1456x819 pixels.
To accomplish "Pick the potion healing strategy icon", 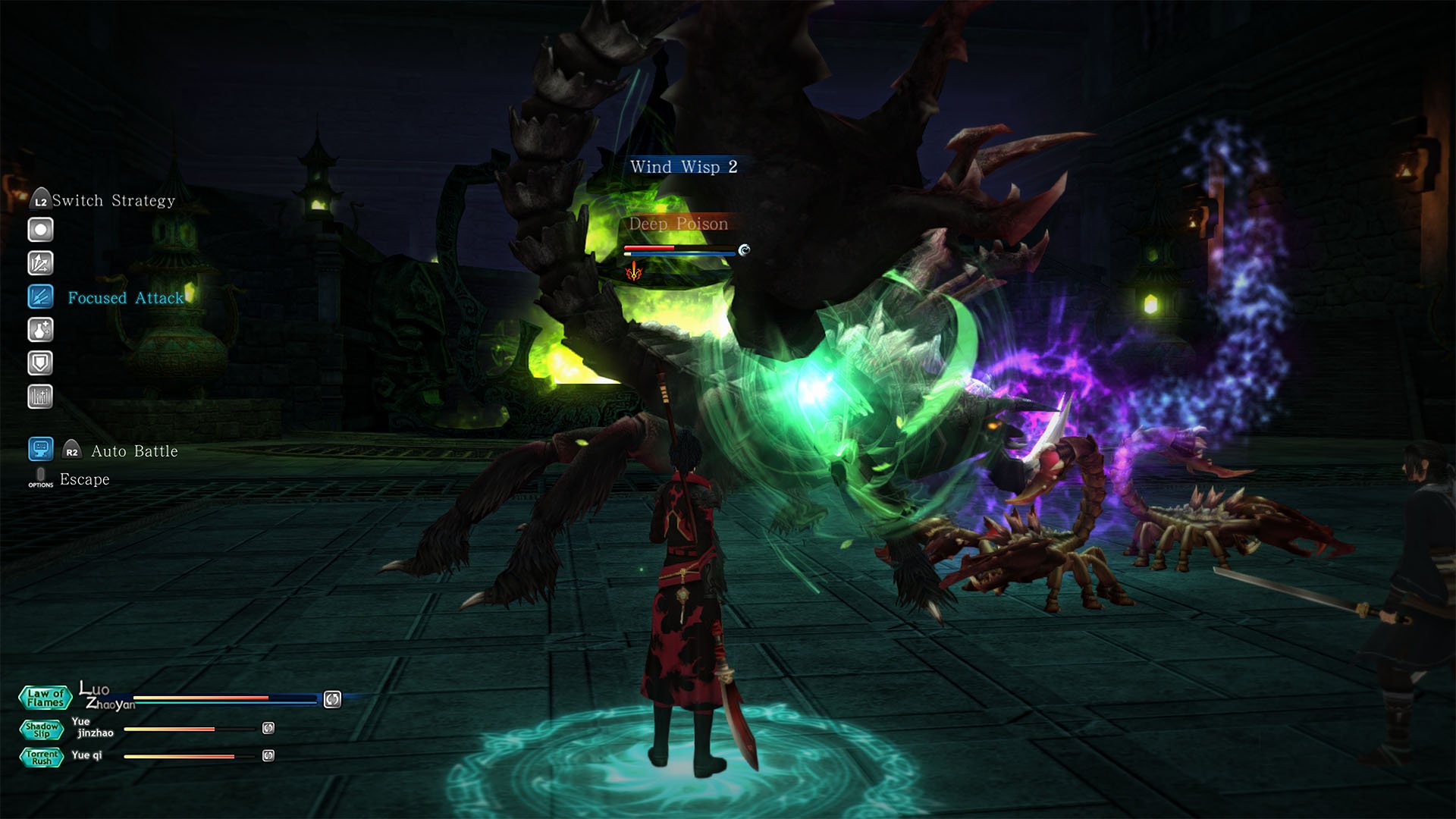I will (40, 330).
